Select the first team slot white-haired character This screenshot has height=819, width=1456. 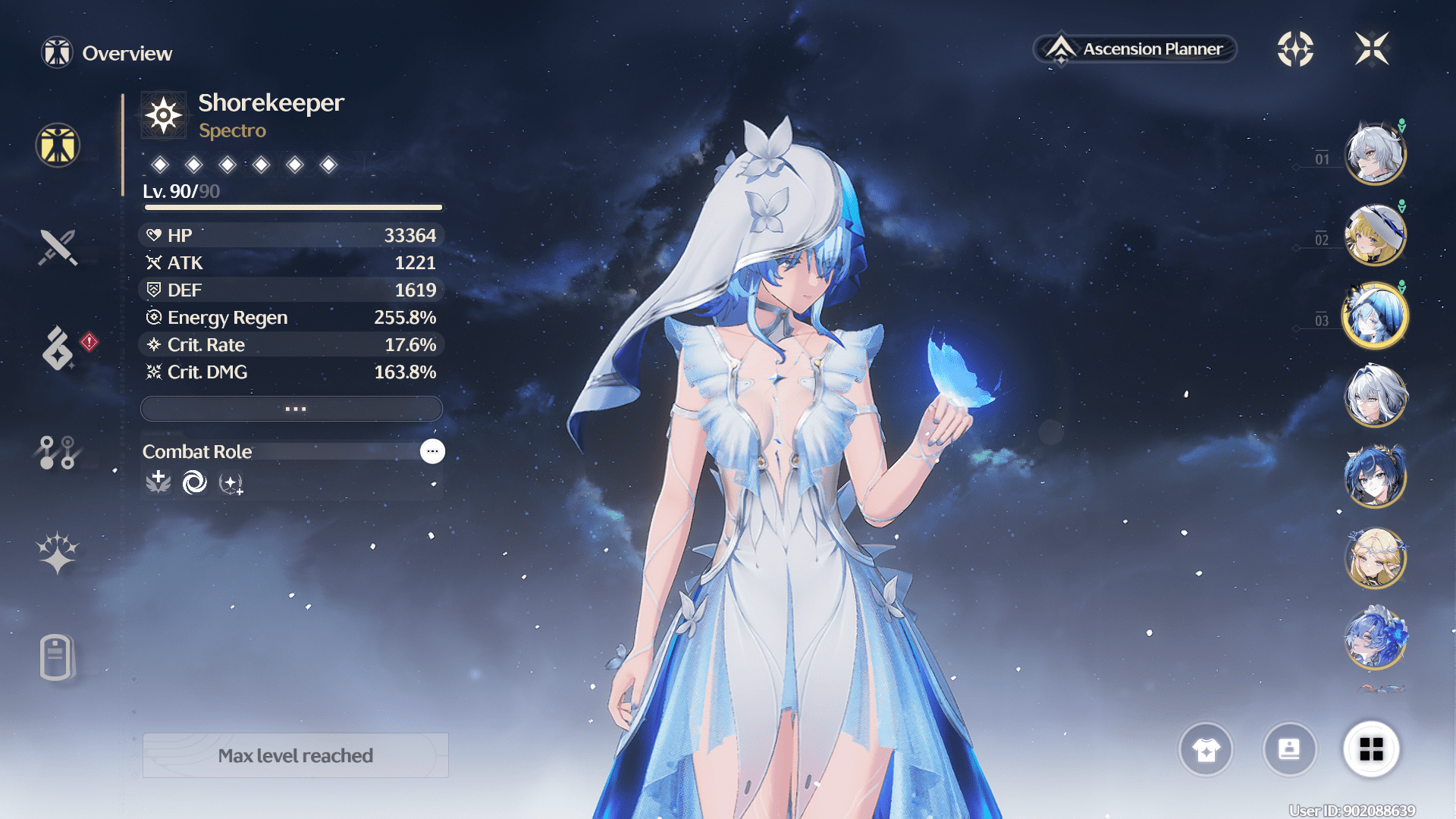pyautogui.click(x=1375, y=155)
